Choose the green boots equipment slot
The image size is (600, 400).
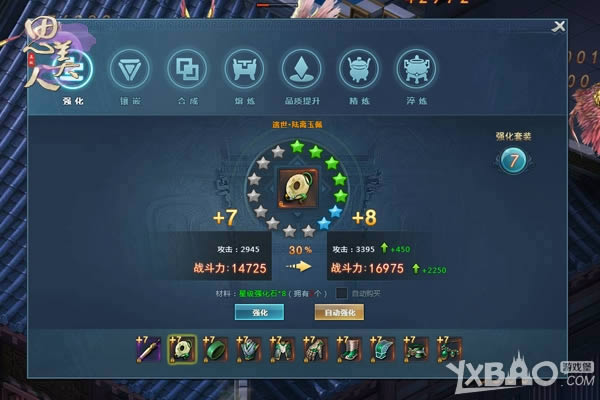click(351, 349)
